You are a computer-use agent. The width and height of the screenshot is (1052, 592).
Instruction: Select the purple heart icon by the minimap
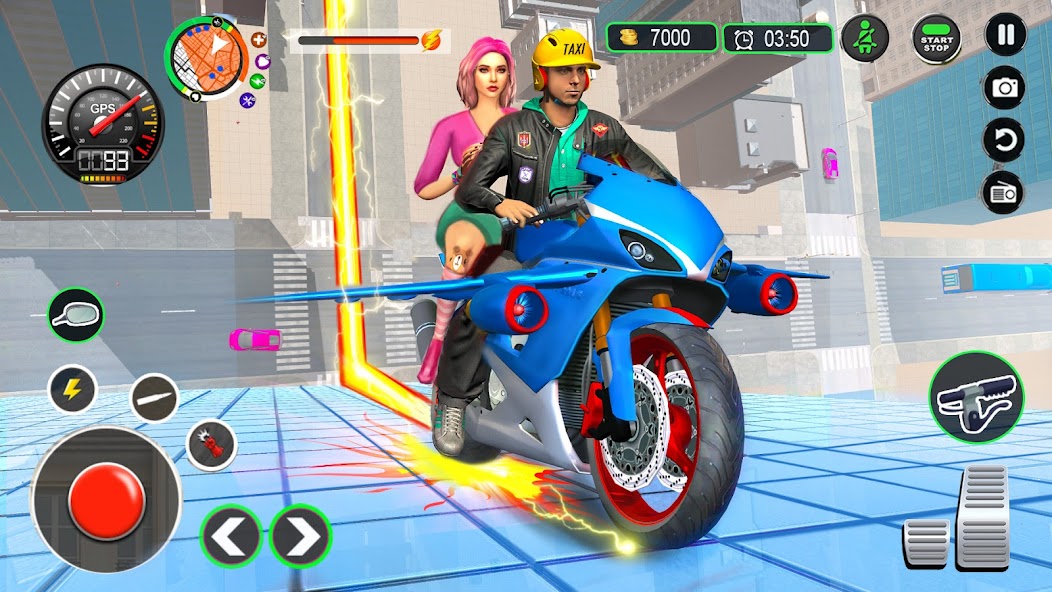(x=262, y=62)
